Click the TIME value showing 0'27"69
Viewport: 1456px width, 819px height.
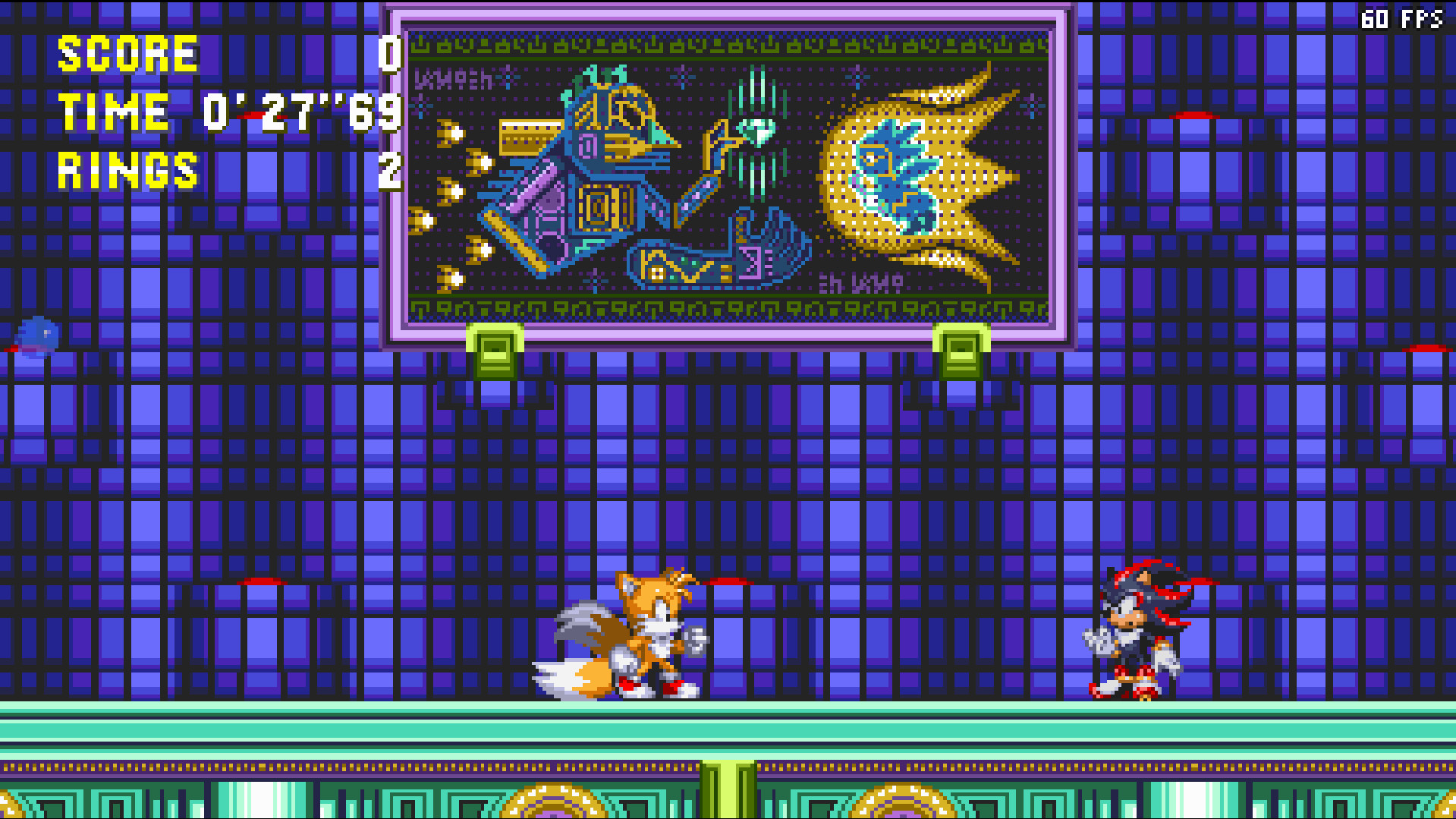coord(300,112)
